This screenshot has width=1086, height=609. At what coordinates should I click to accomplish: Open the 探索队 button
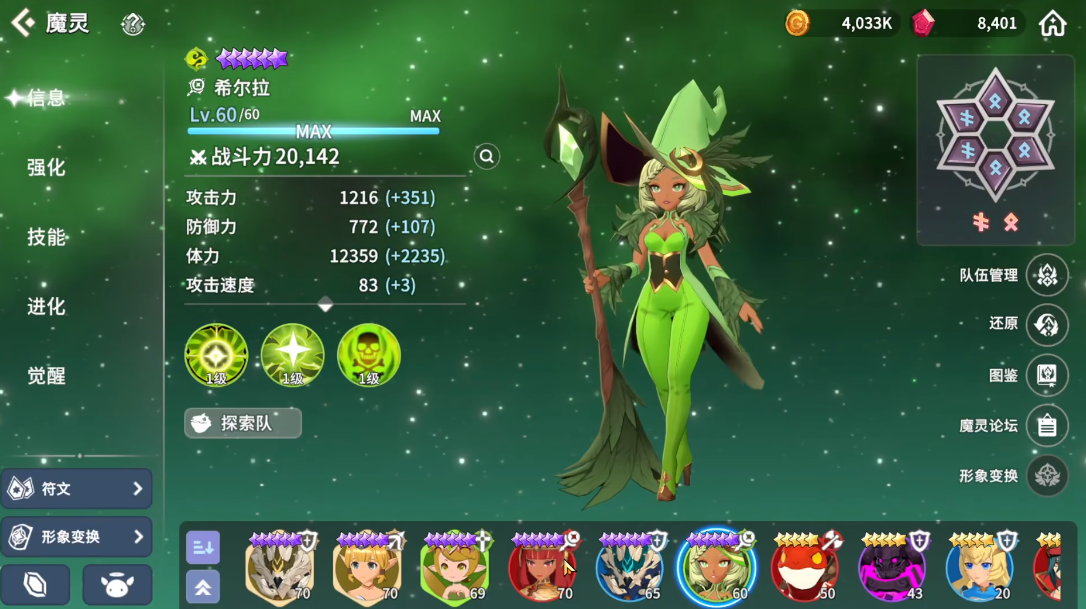click(x=243, y=423)
